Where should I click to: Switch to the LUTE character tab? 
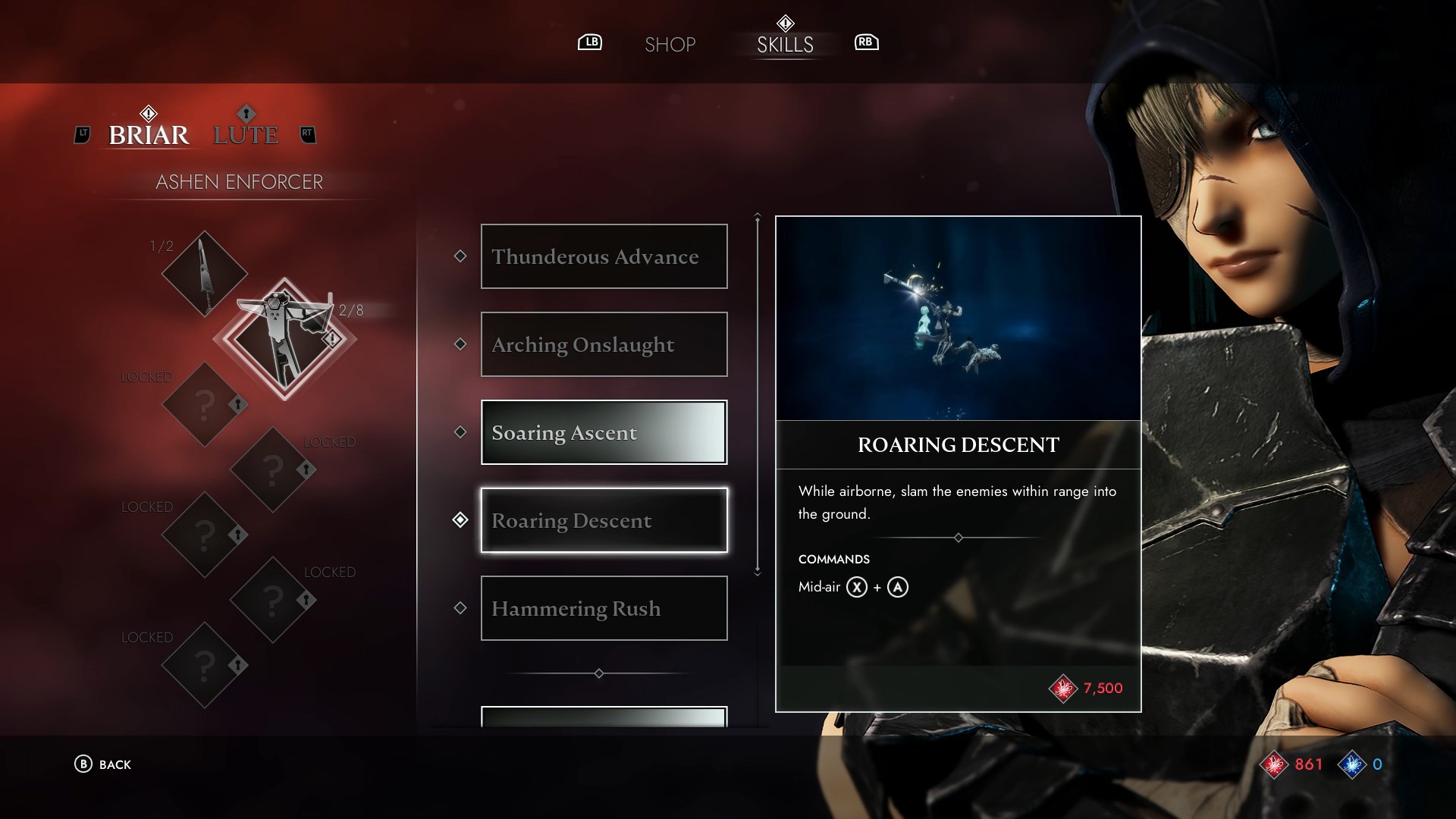(x=246, y=135)
